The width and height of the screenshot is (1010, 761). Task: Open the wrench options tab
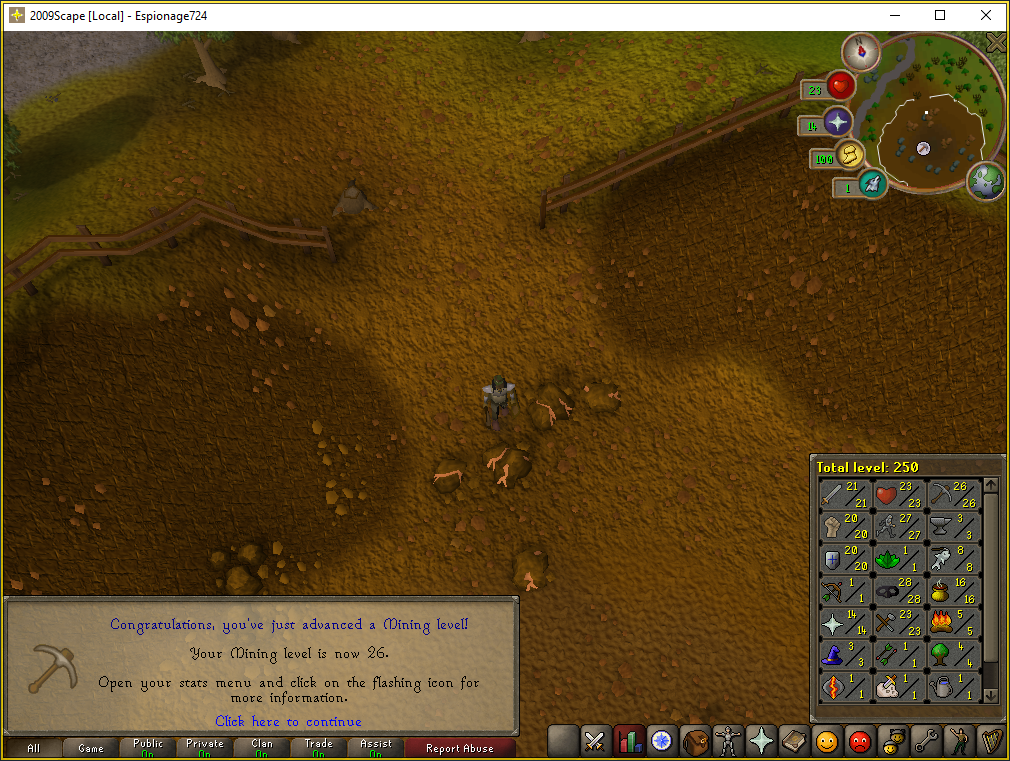point(925,741)
